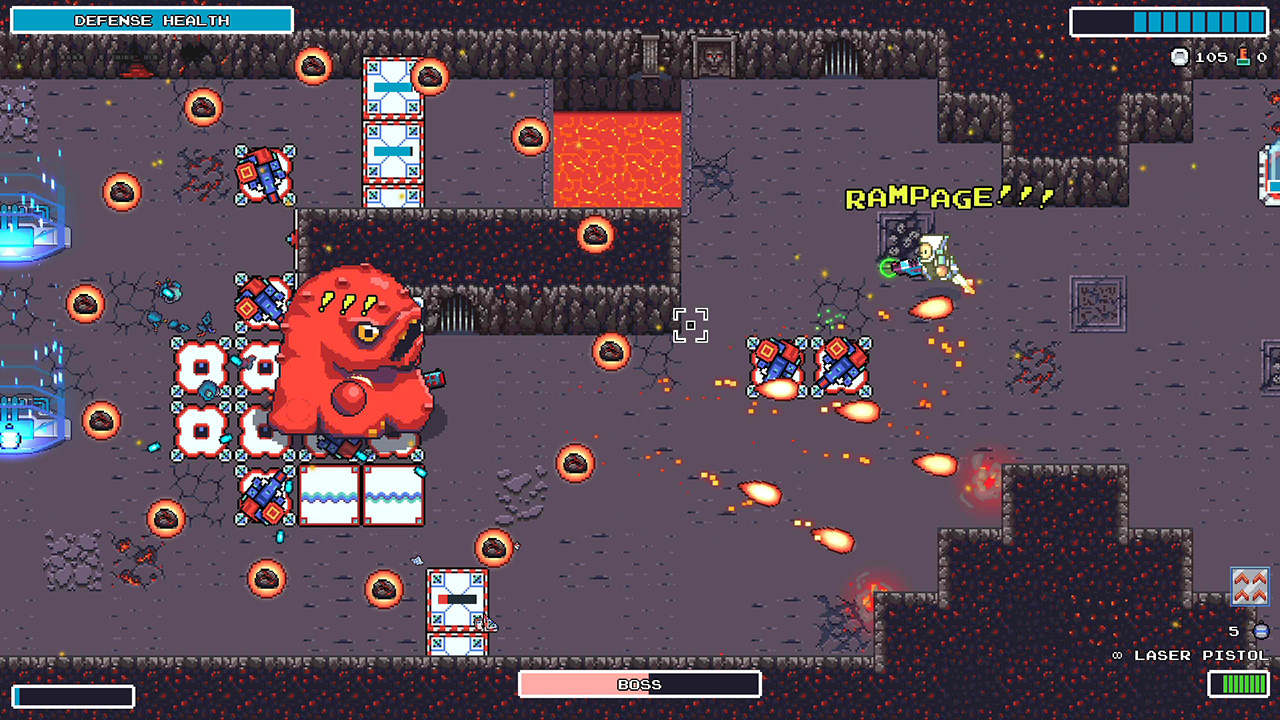
Task: Click the LASER PISTOL weapon name
Action: pyautogui.click(x=1198, y=655)
